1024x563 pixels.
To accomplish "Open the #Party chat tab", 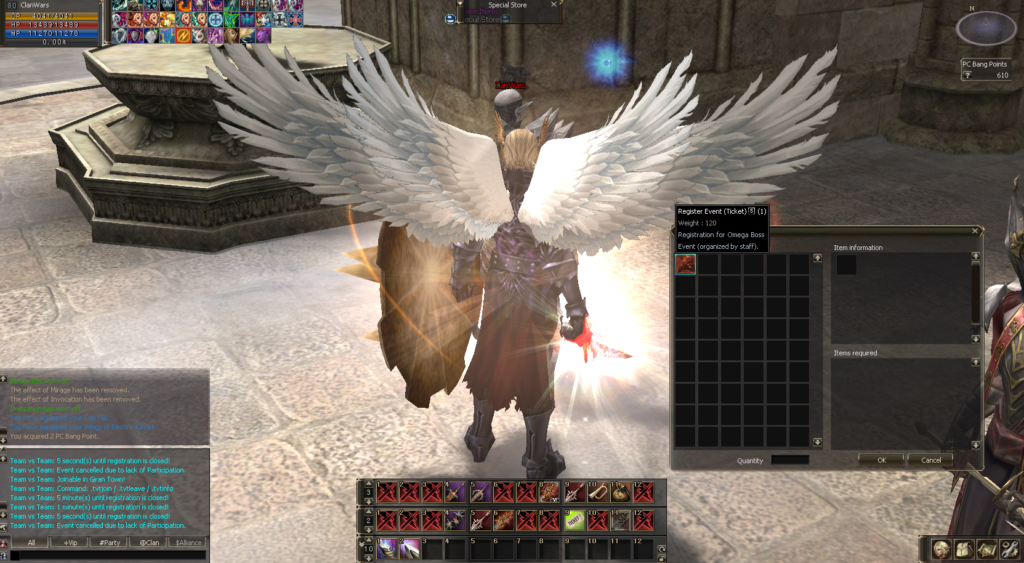I will click(x=110, y=542).
